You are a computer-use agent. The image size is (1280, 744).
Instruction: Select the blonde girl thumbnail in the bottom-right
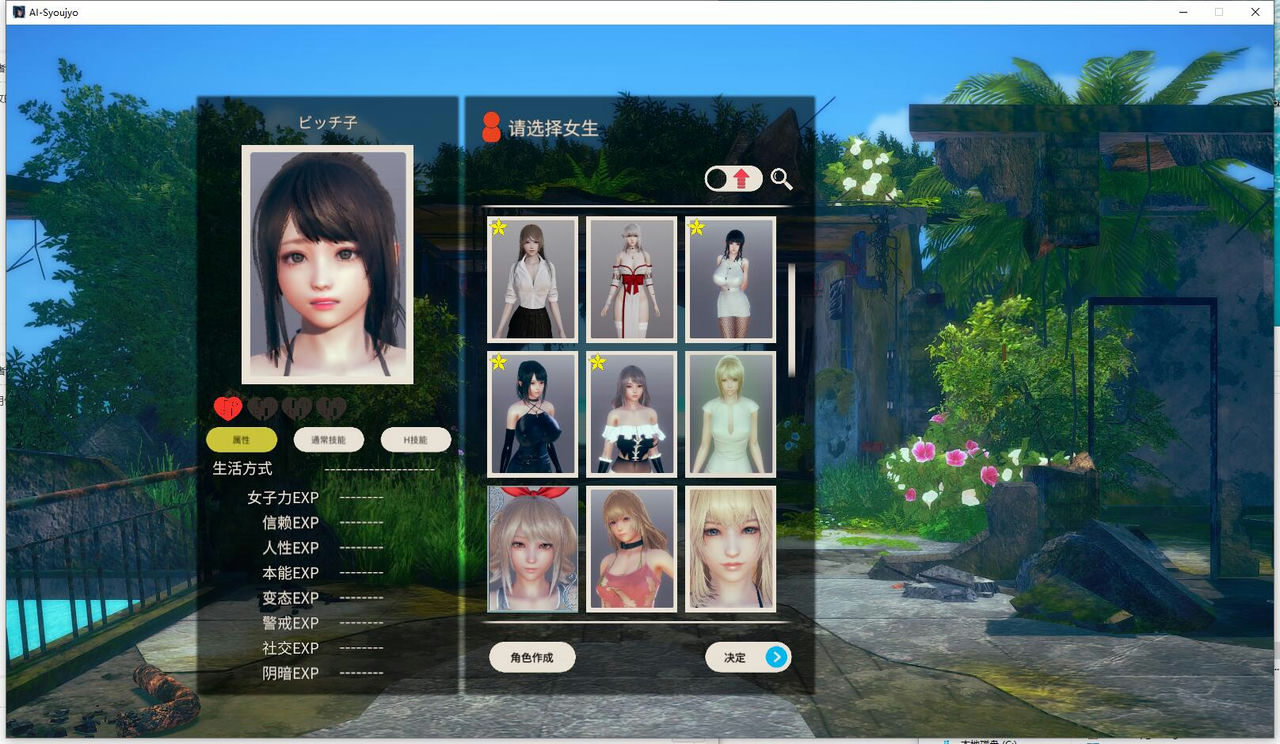(730, 549)
